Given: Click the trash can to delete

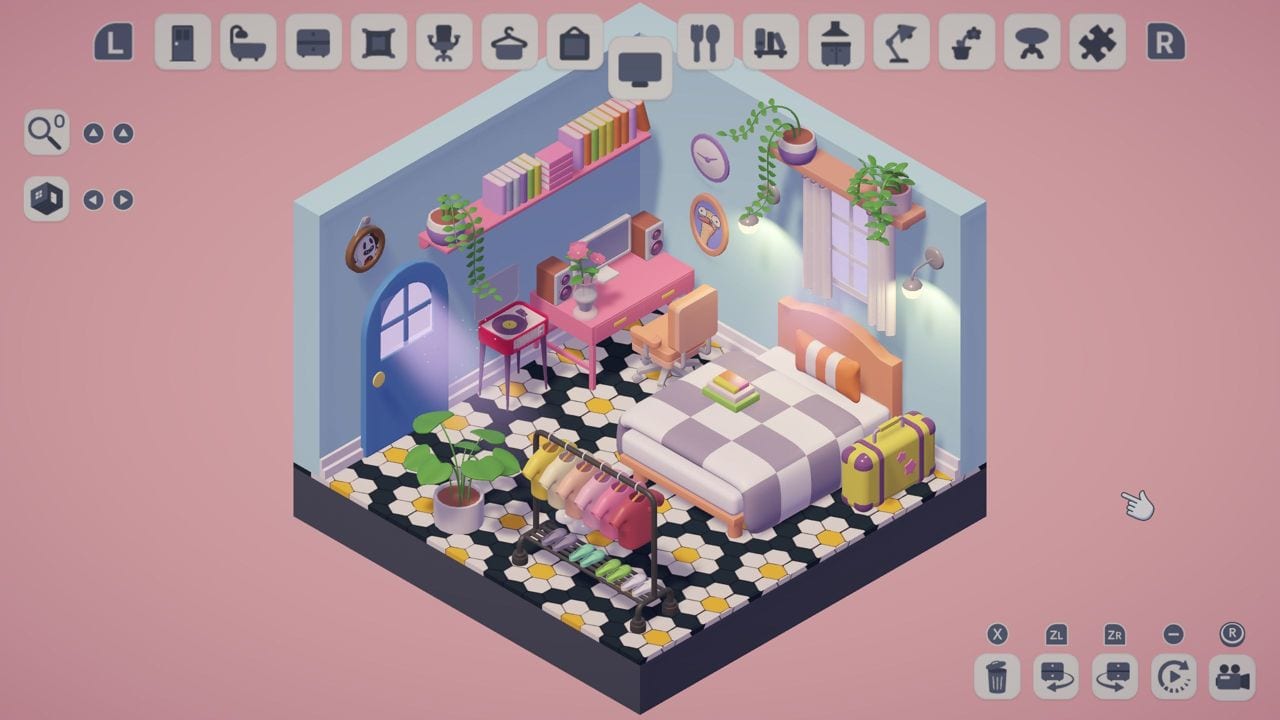Looking at the screenshot, I should (x=997, y=677).
